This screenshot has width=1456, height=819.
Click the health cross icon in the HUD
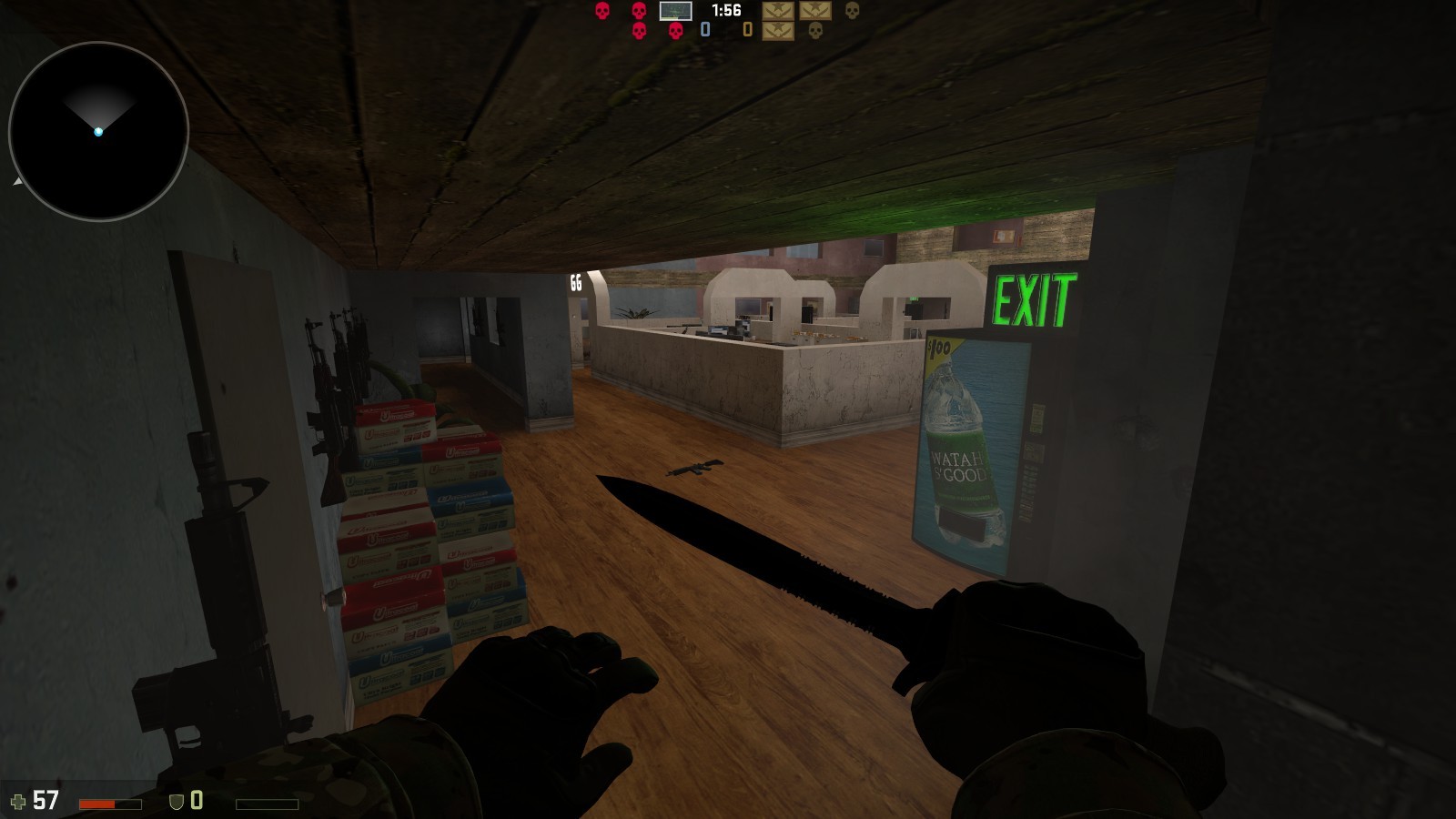click(x=19, y=801)
